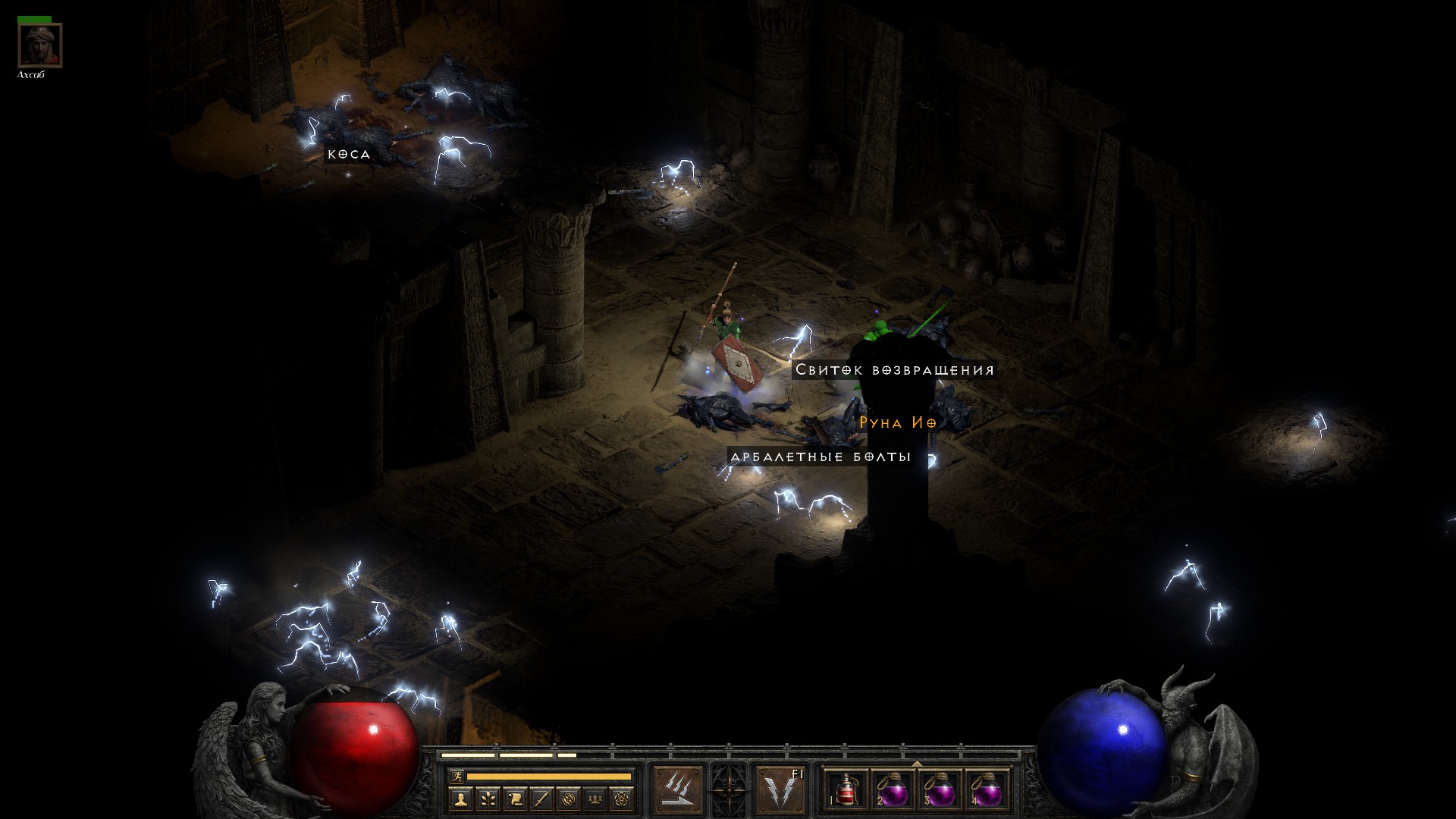Select the left-click attack skill icon

pyautogui.click(x=678, y=789)
